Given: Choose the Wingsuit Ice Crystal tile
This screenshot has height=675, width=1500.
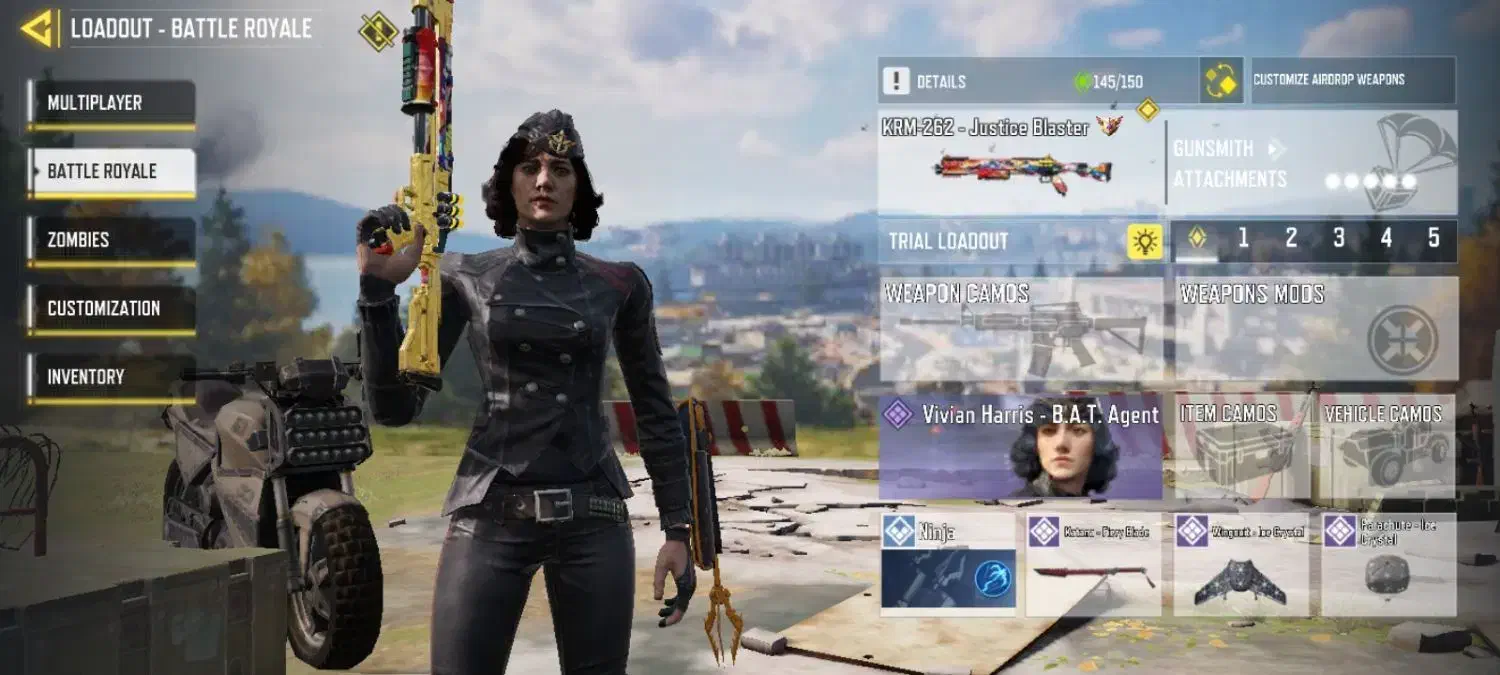Looking at the screenshot, I should 1240,564.
